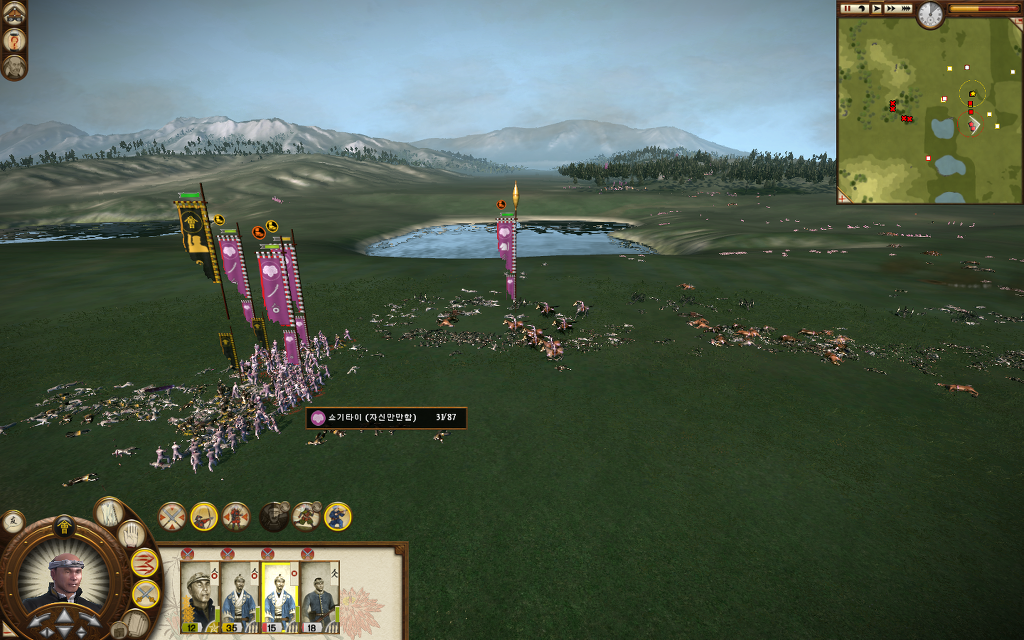This screenshot has width=1024, height=640.
Task: Click the raised hand halt order button
Action: pyautogui.click(x=132, y=534)
